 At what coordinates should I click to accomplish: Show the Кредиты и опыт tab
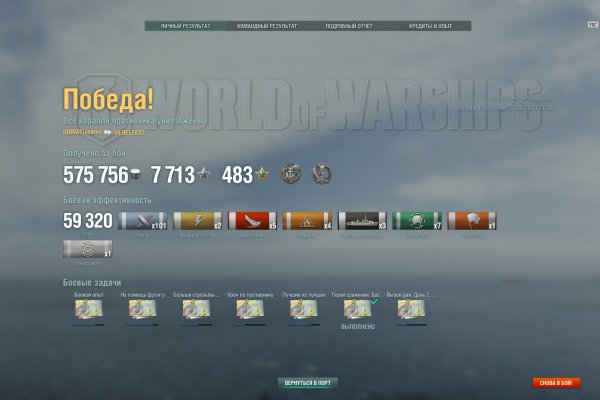(430, 27)
